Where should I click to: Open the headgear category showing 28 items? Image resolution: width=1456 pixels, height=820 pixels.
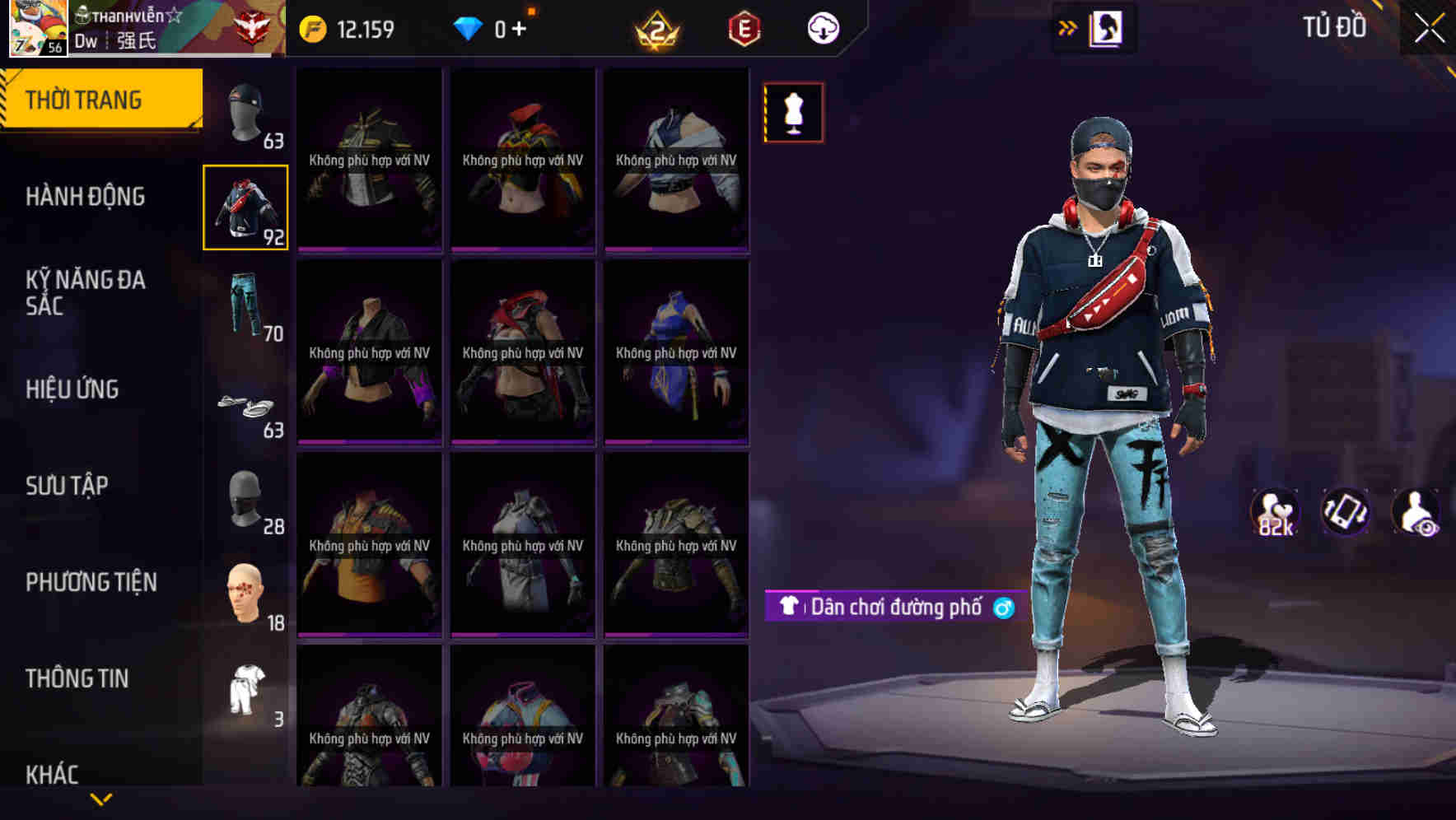245,498
